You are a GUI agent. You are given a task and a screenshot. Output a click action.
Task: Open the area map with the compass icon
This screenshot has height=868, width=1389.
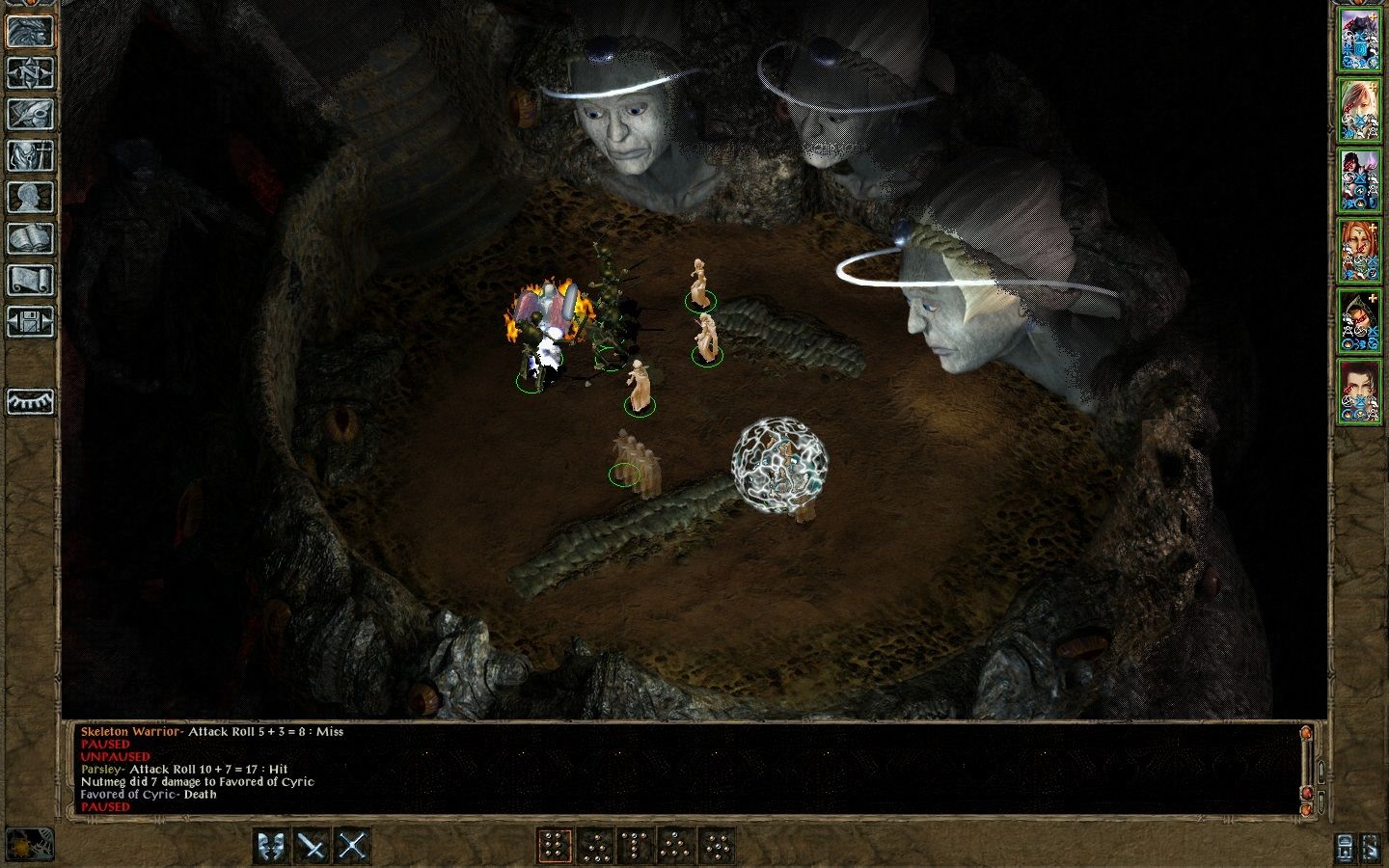(30, 72)
